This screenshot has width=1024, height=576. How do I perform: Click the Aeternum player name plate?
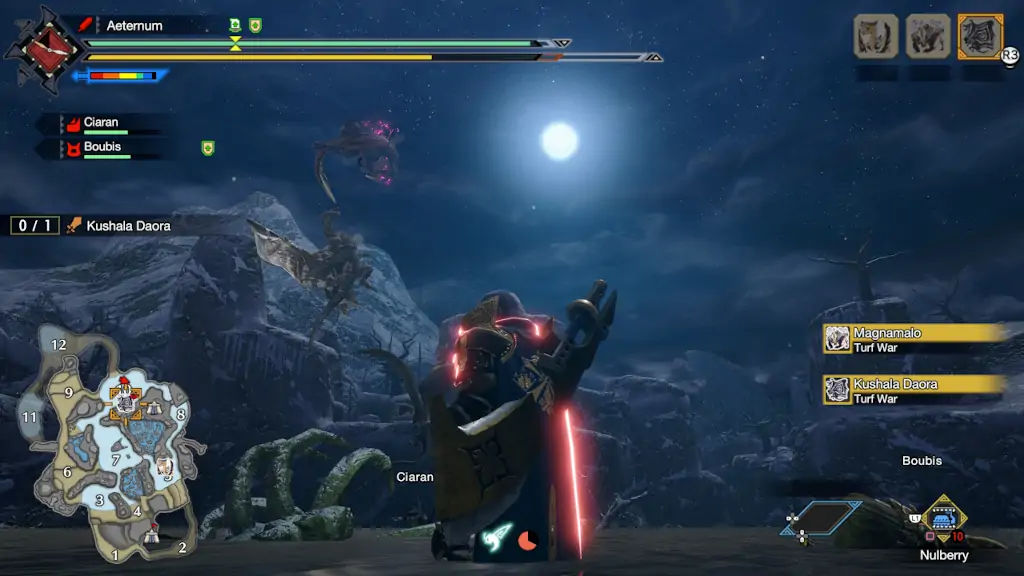134,25
